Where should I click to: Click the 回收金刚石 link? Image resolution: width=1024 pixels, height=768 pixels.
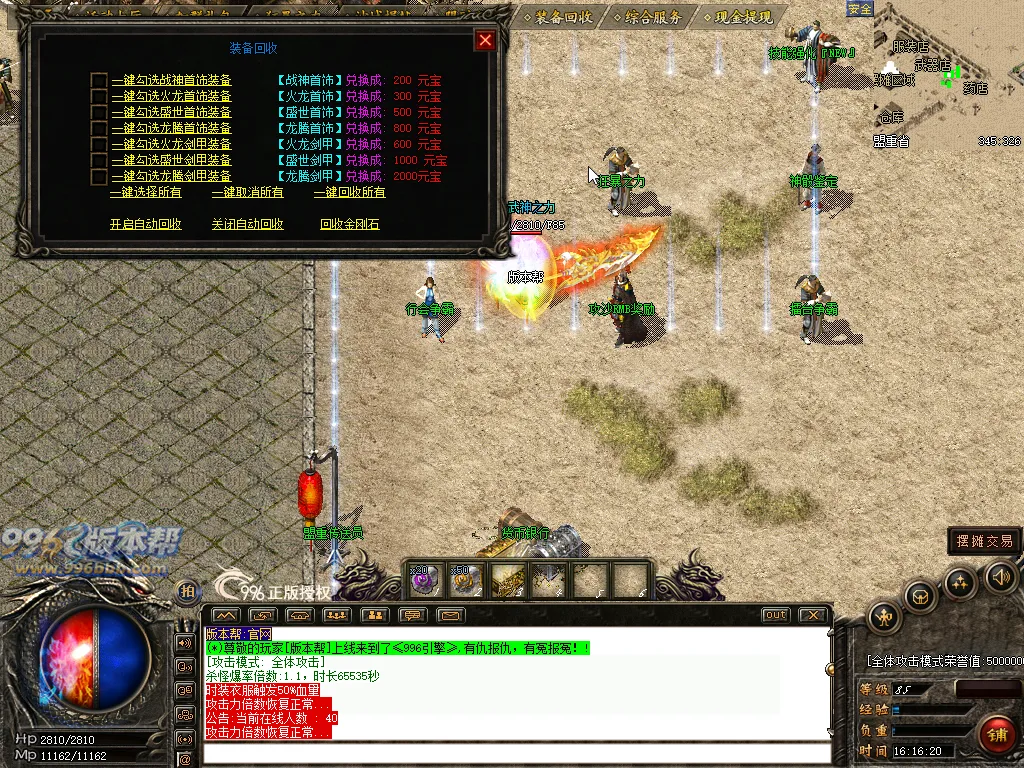pyautogui.click(x=349, y=224)
